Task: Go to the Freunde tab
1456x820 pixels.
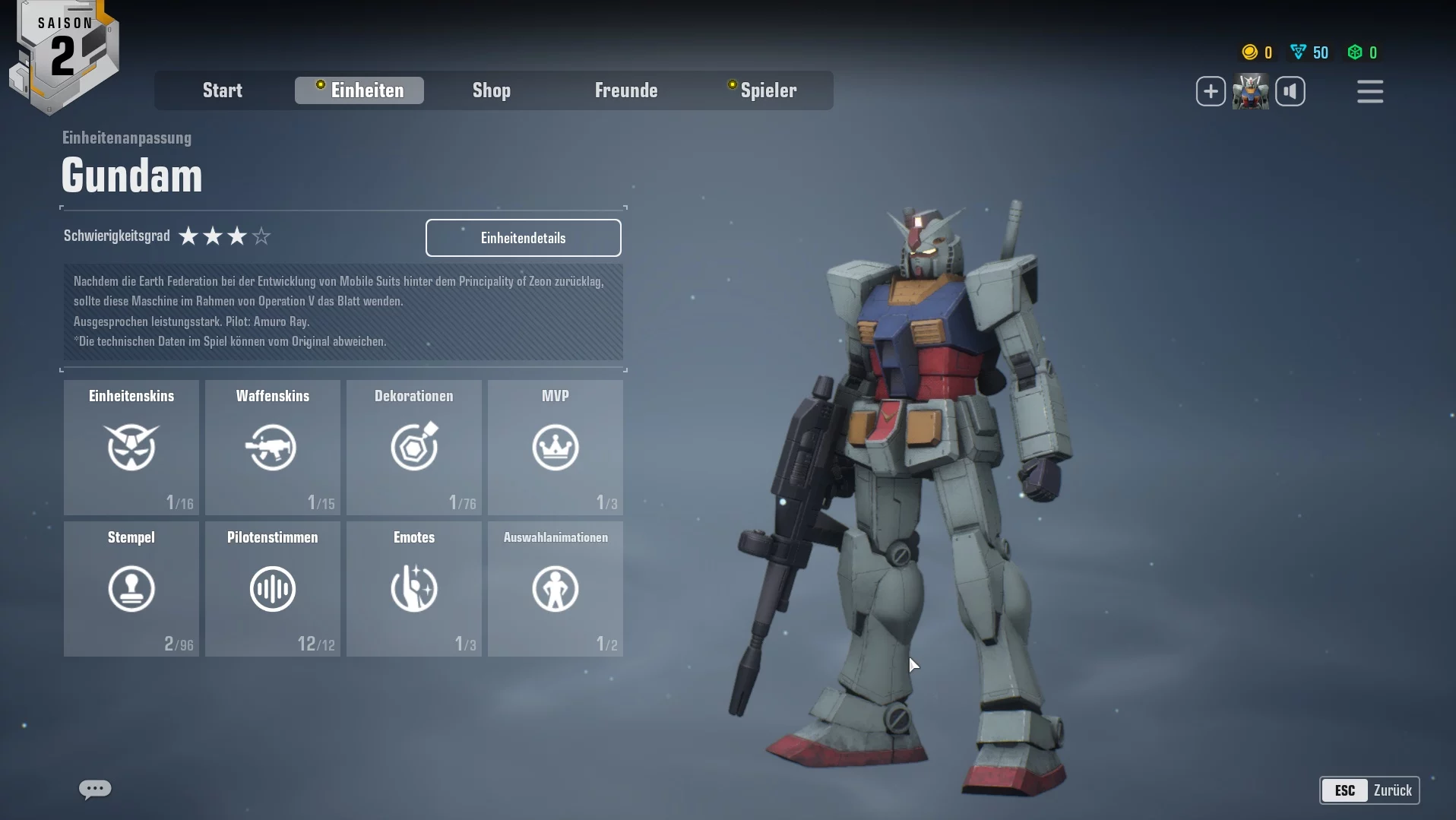Action: [x=626, y=90]
